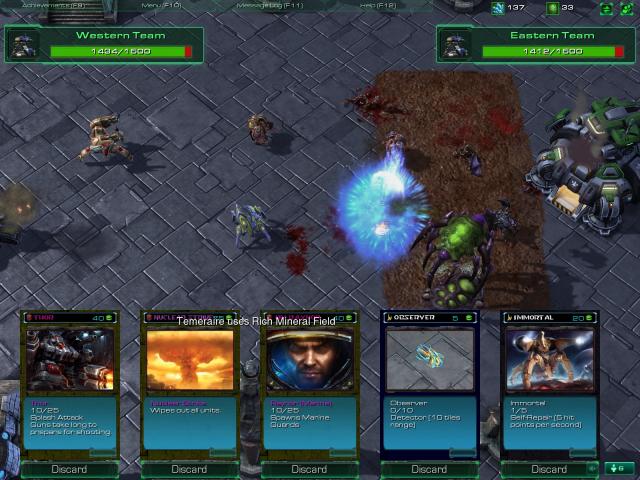Discard the Raynor card
This screenshot has height=480, width=640.
309,469
